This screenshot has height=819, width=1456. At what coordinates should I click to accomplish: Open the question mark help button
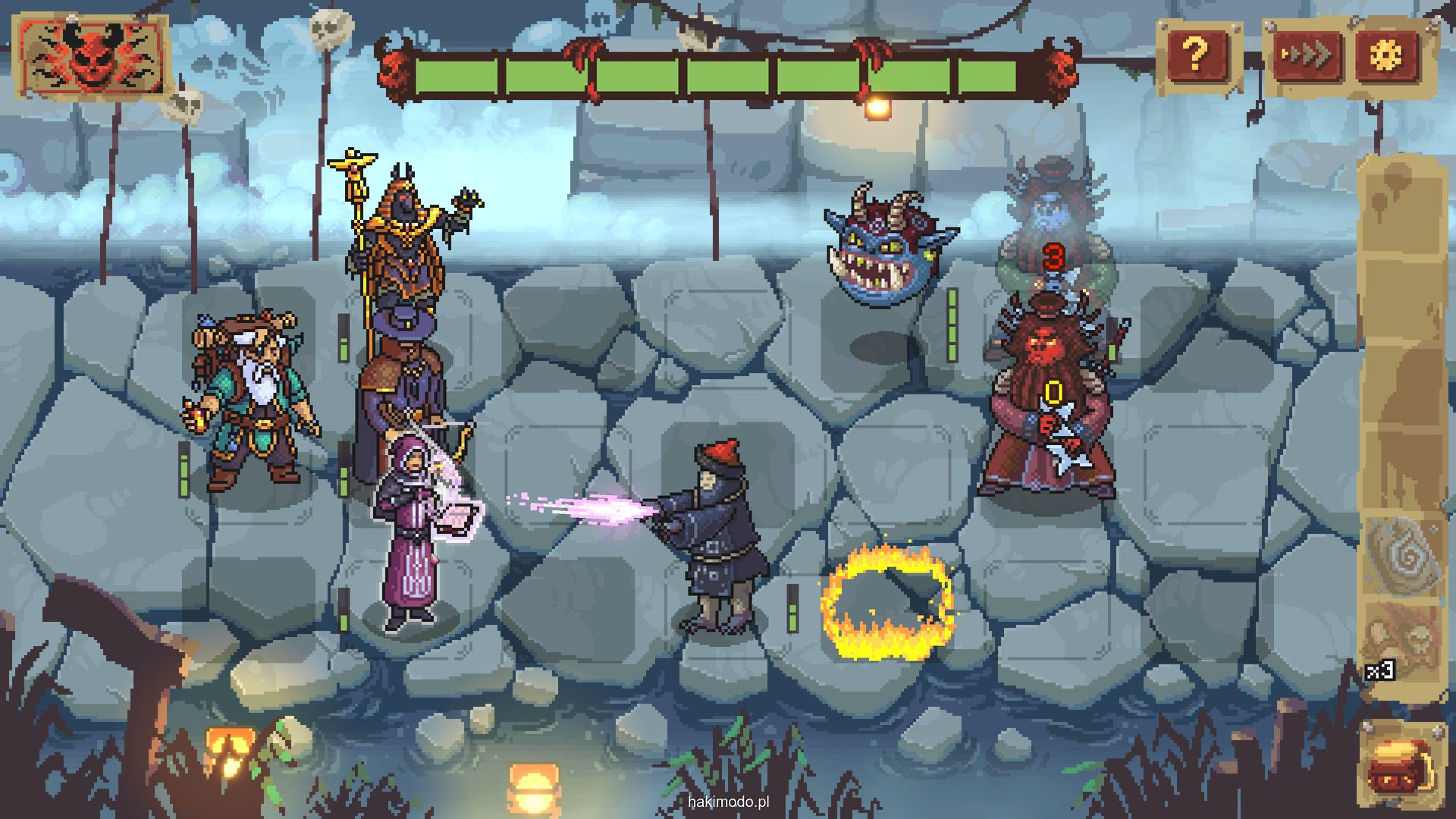[1197, 54]
